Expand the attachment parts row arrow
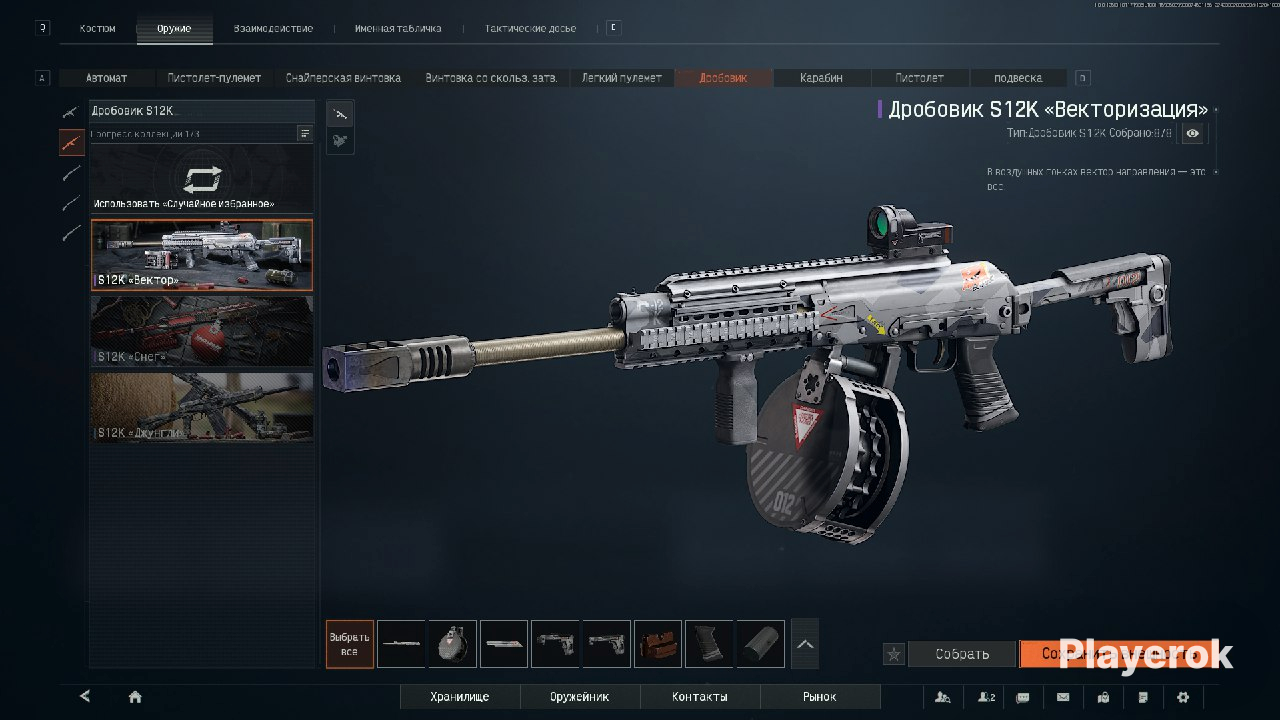Viewport: 1280px width, 720px height. tap(805, 644)
